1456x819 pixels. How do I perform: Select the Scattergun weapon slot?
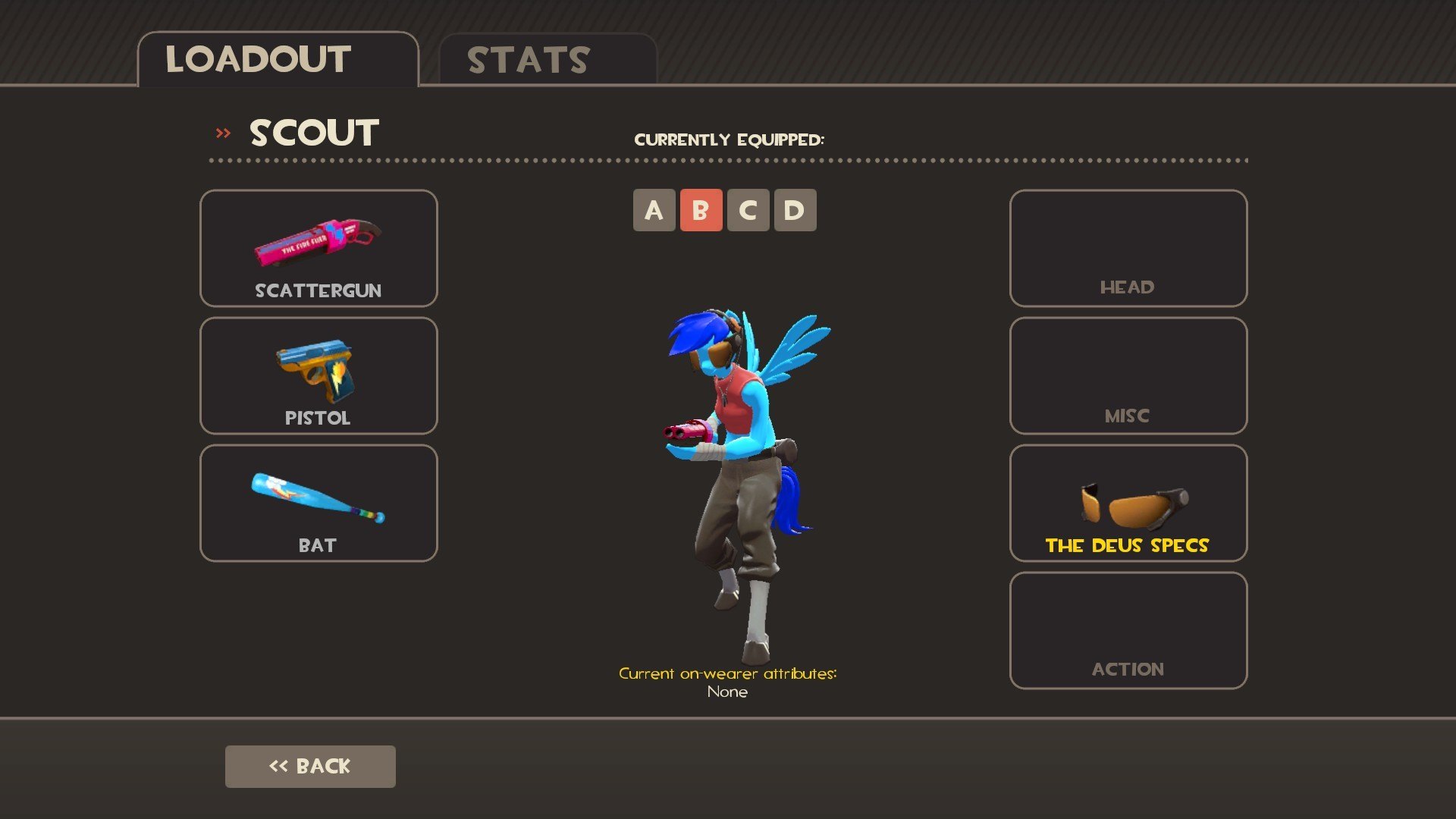pyautogui.click(x=318, y=248)
